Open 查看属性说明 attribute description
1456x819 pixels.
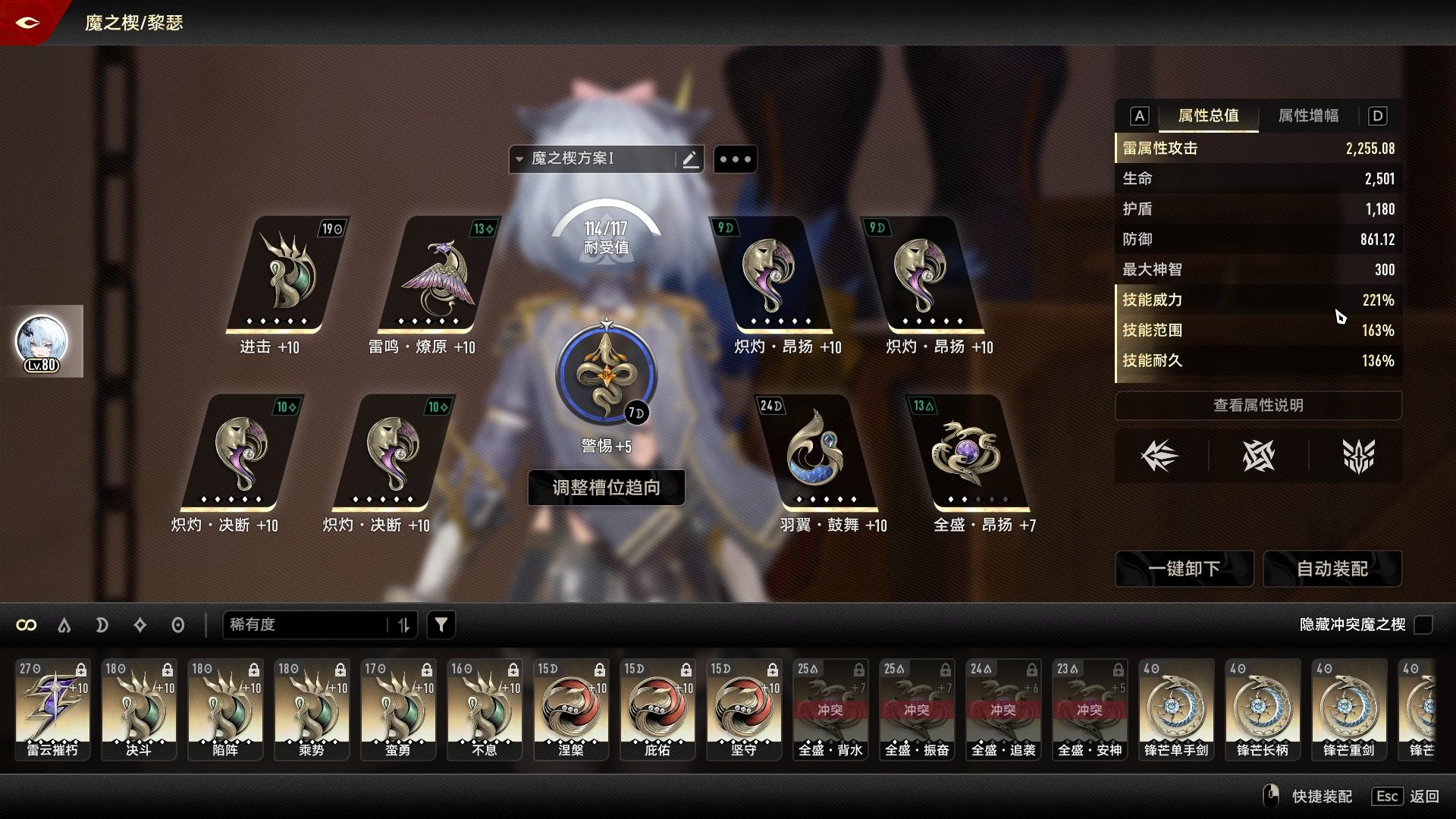coord(1258,406)
